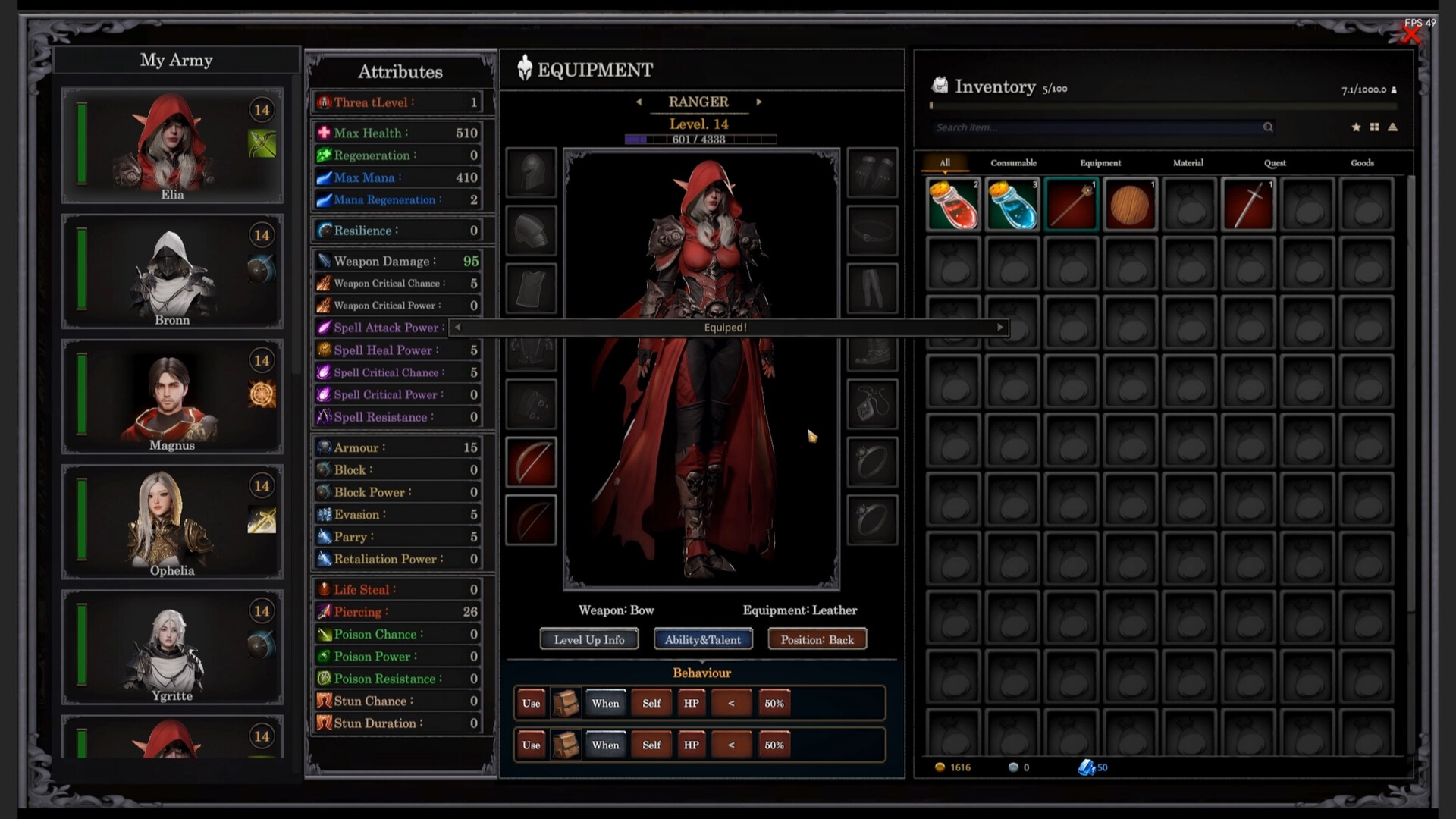Image resolution: width=1456 pixels, height=819 pixels.
Task: Click the right arrow beside RANGER
Action: click(x=759, y=102)
